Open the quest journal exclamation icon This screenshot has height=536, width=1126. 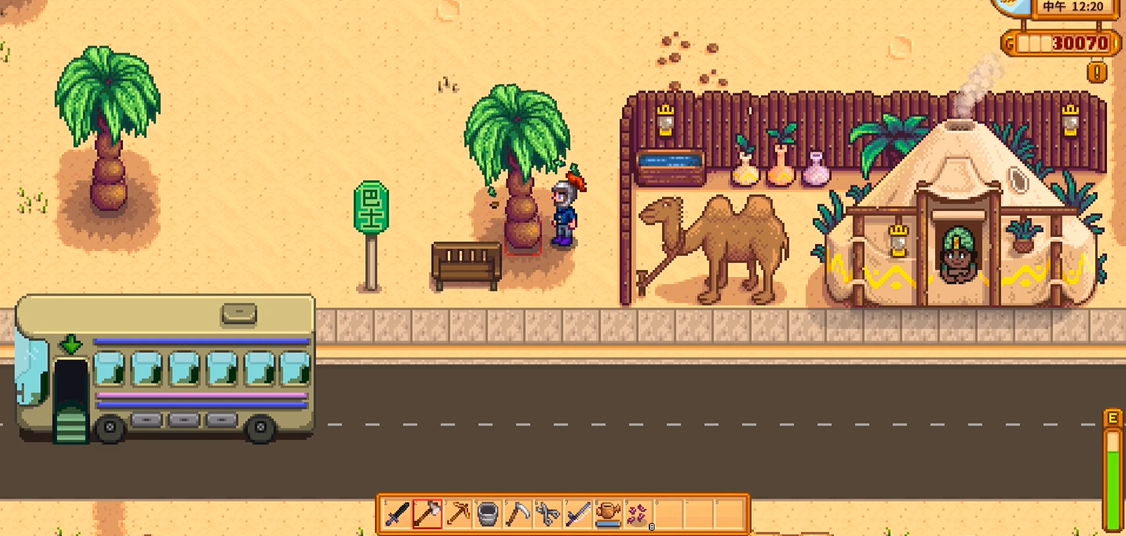(x=1098, y=72)
